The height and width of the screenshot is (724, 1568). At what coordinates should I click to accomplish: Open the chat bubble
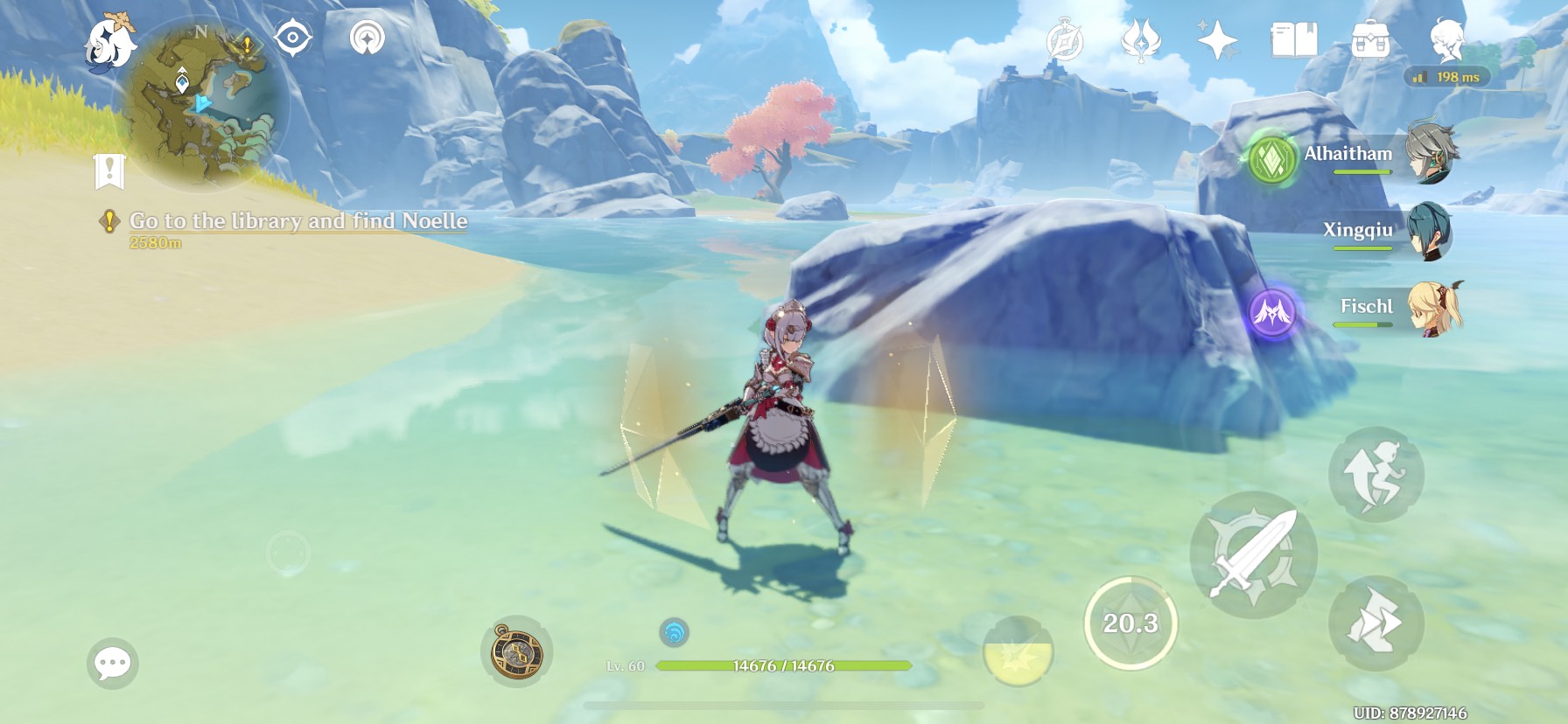pos(113,664)
